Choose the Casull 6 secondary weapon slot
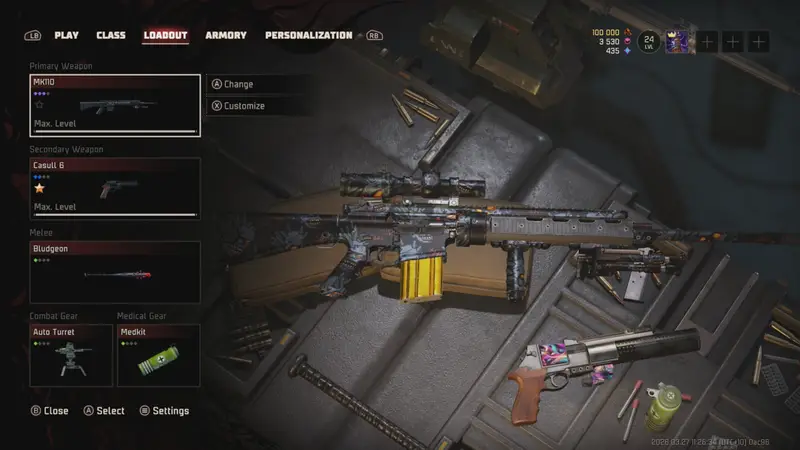This screenshot has height=450, width=800. (x=115, y=188)
